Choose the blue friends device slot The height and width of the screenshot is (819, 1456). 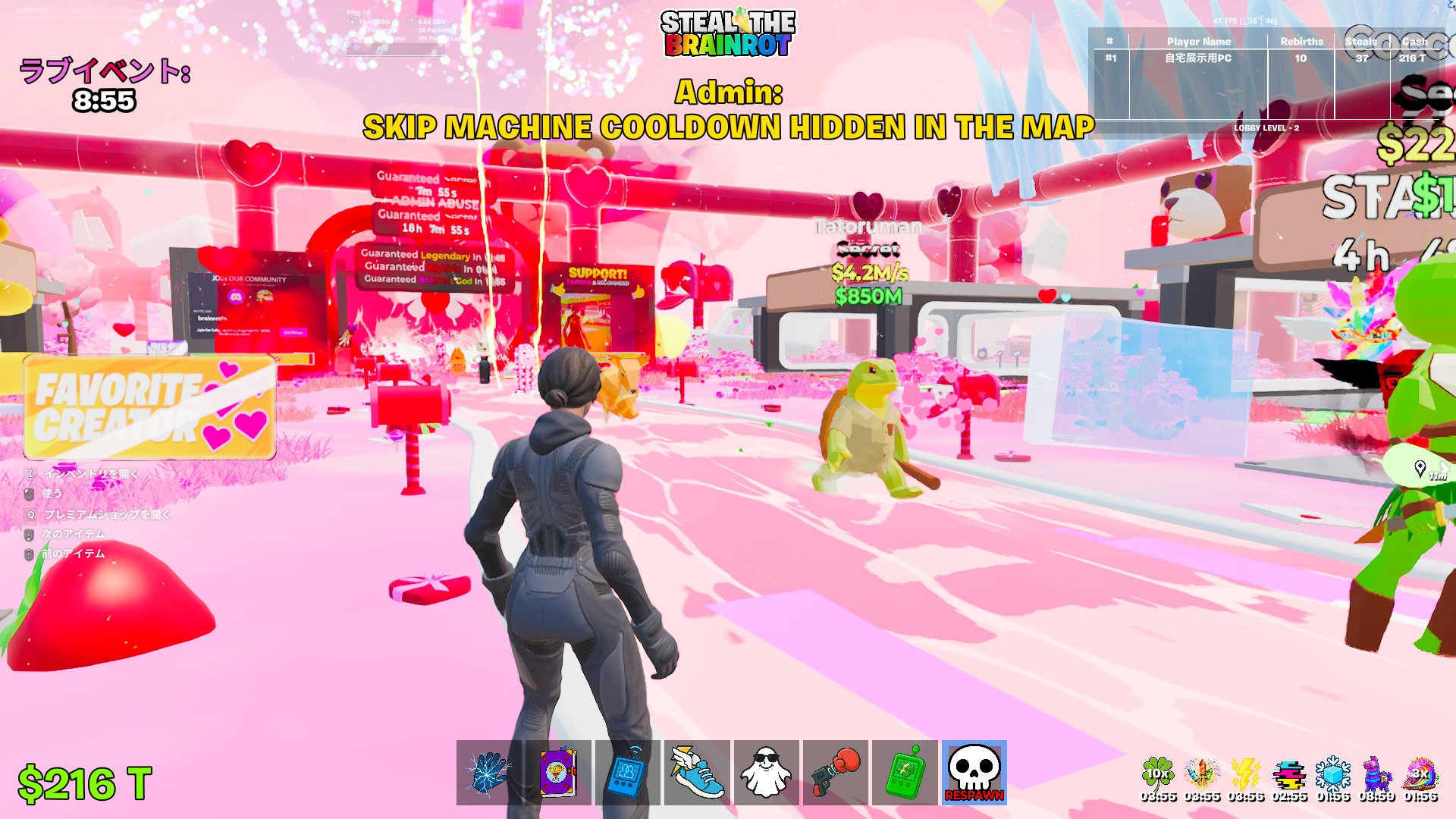pyautogui.click(x=627, y=773)
